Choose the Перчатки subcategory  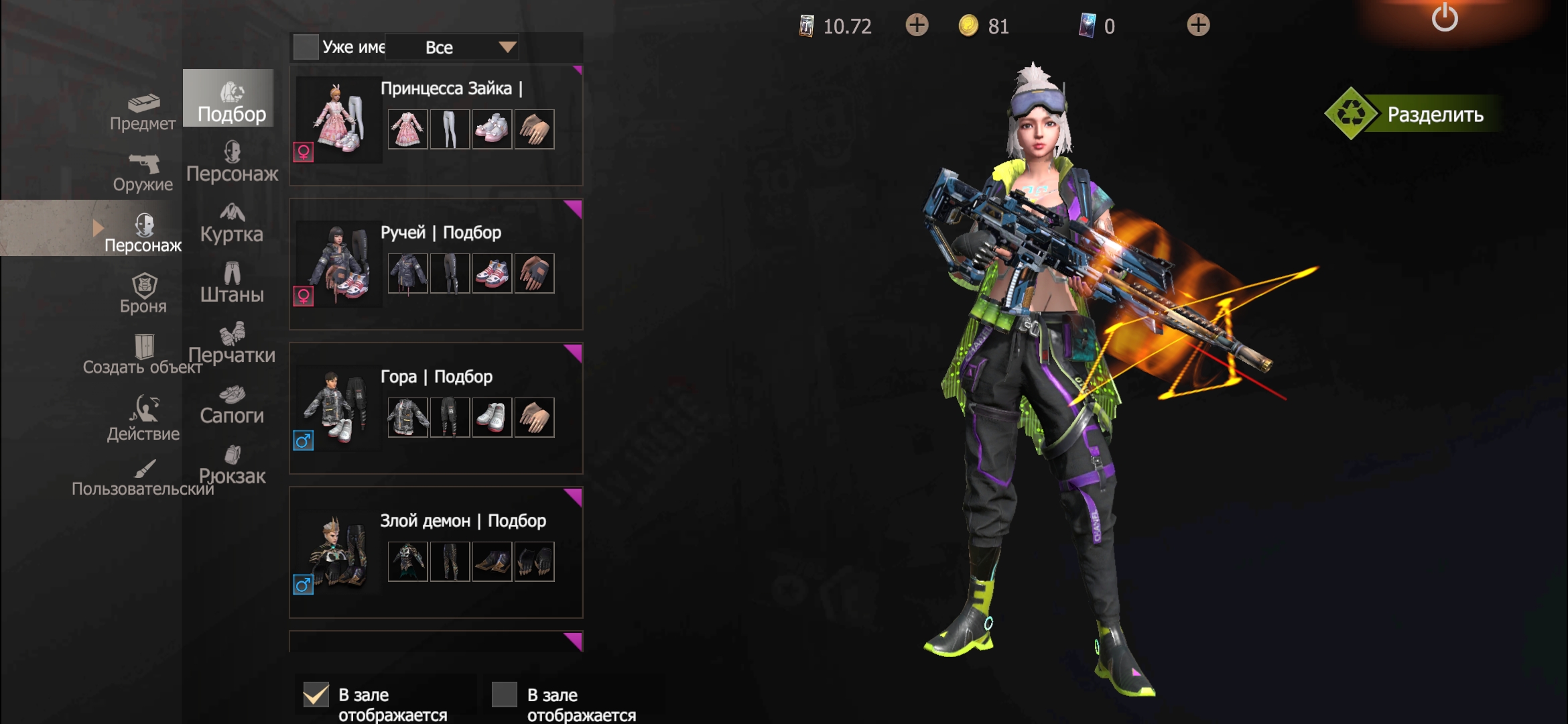tap(232, 343)
